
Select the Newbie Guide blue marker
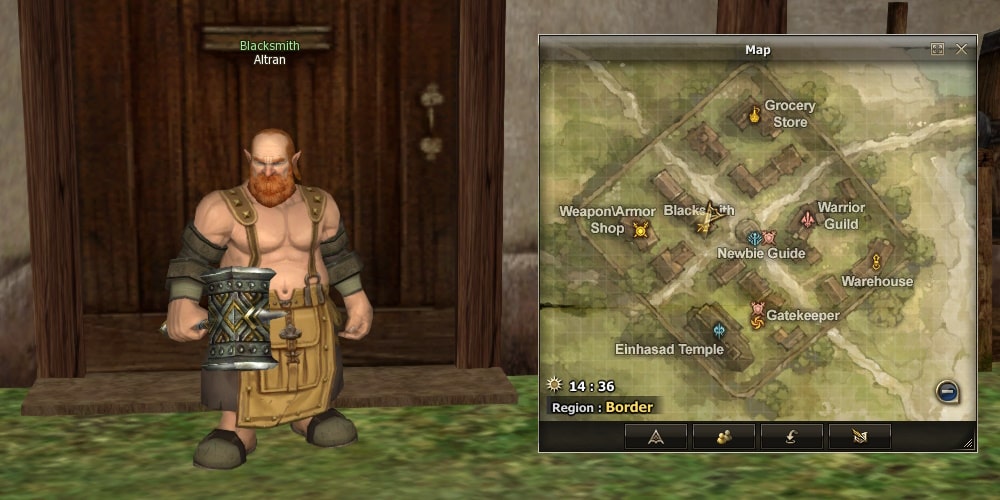tap(755, 237)
